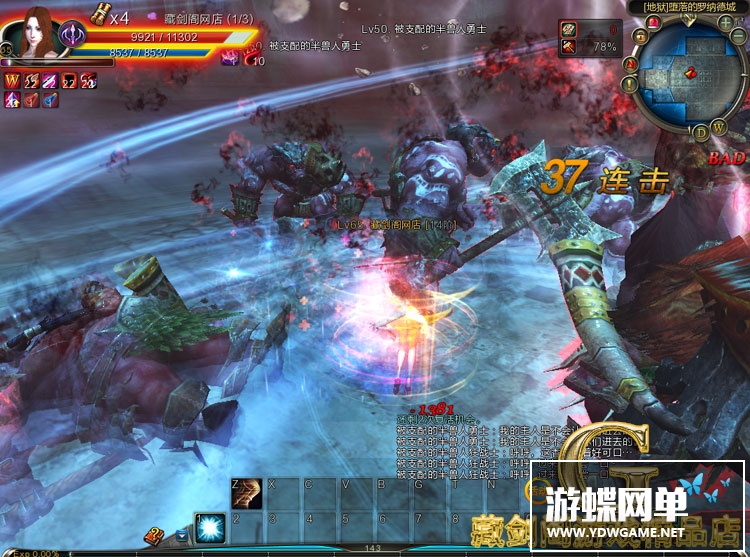This screenshot has height=557, width=750.
Task: Select the purple trident class emblem
Action: coord(73,36)
